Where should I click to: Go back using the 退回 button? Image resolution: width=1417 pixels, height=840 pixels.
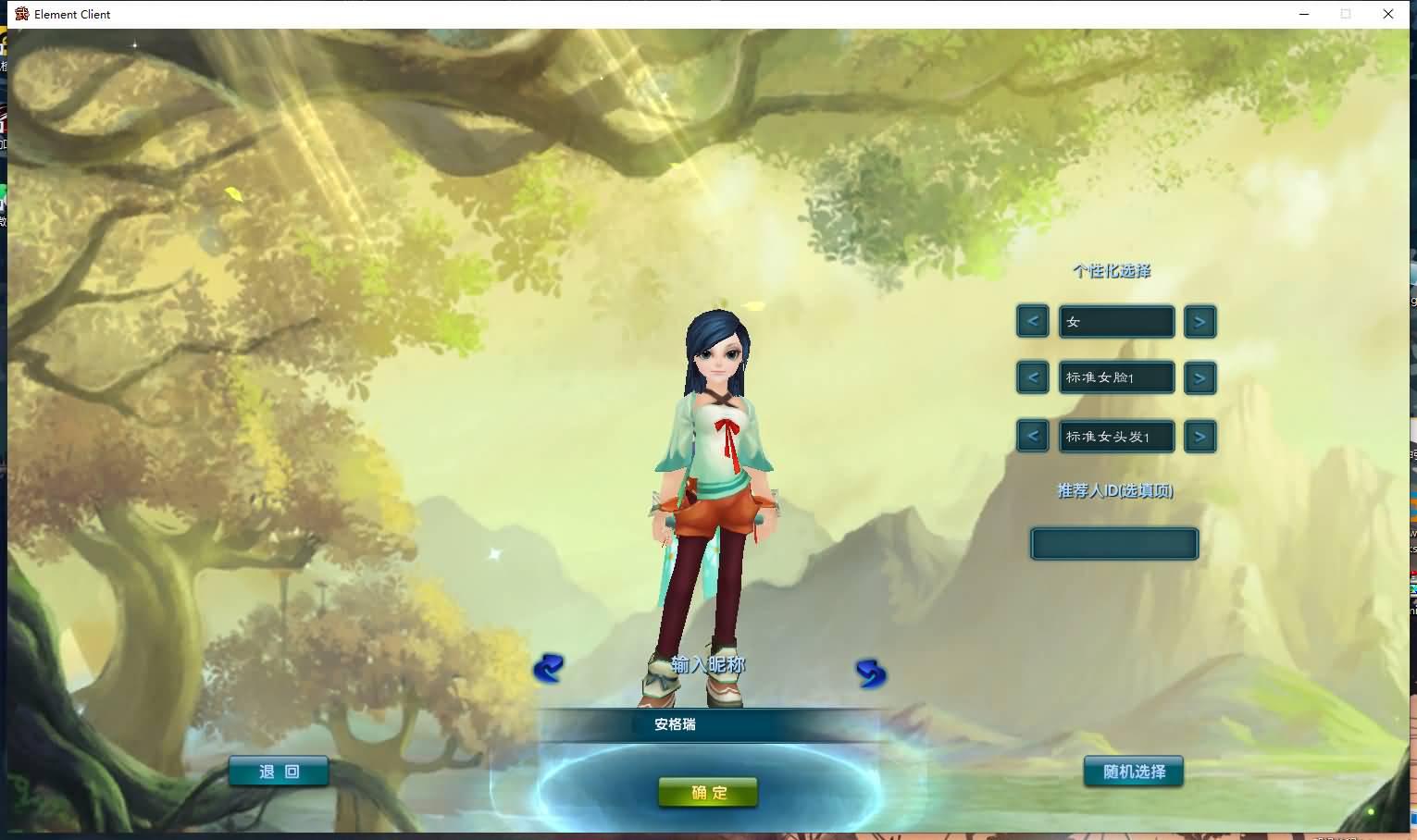point(278,771)
